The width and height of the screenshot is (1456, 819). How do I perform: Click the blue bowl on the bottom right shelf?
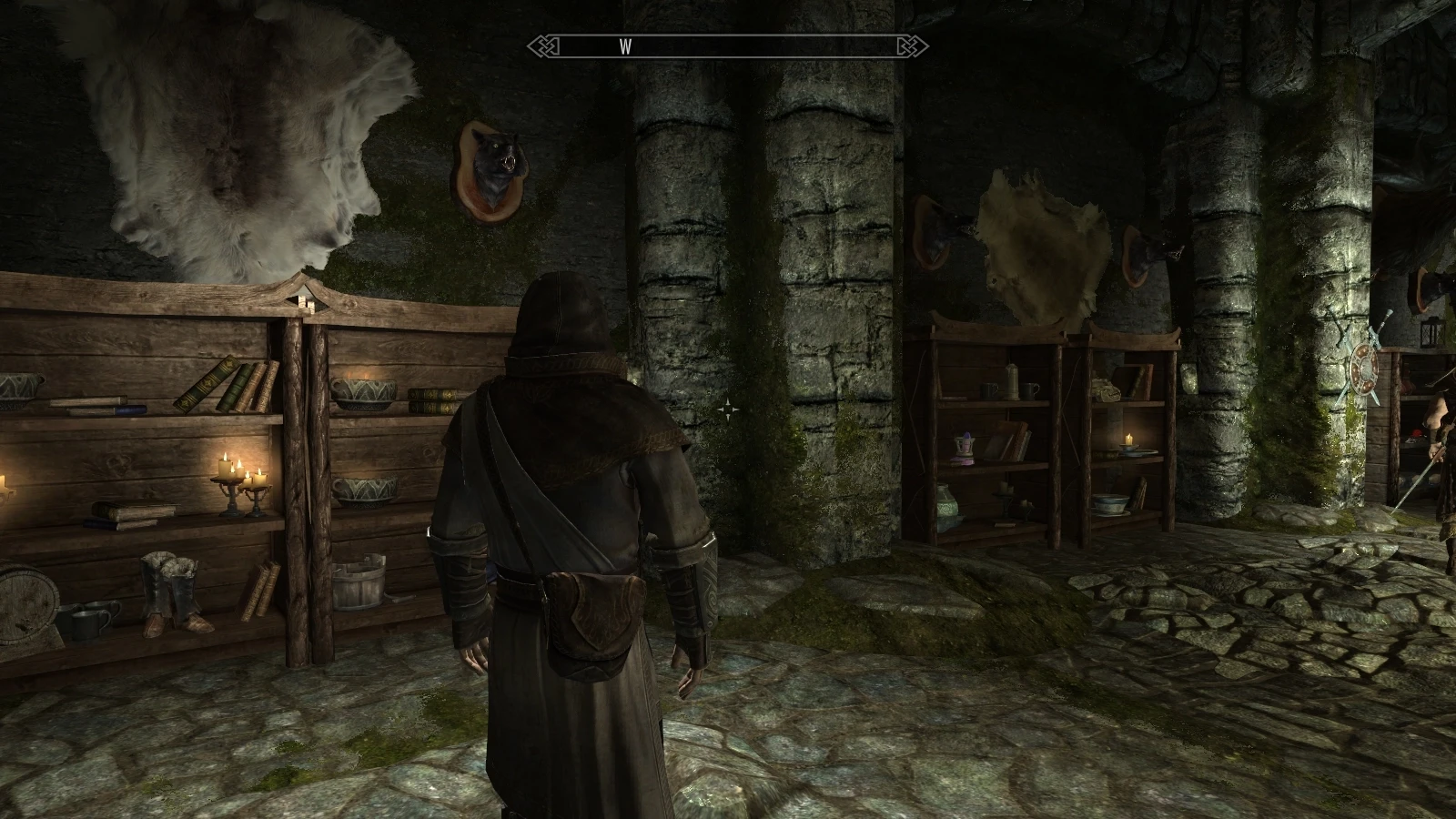(1109, 503)
